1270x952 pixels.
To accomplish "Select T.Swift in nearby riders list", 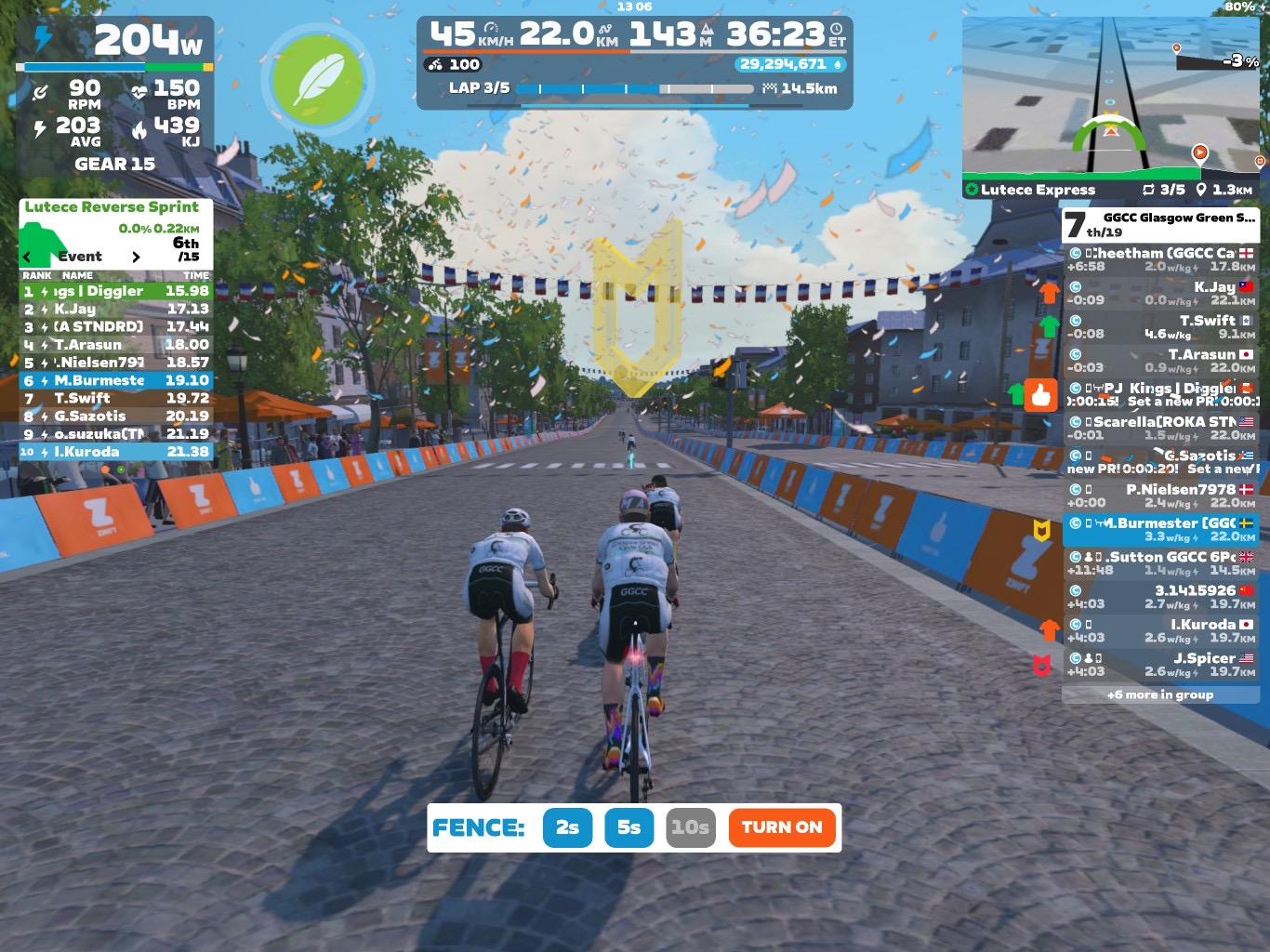I will [1160, 327].
